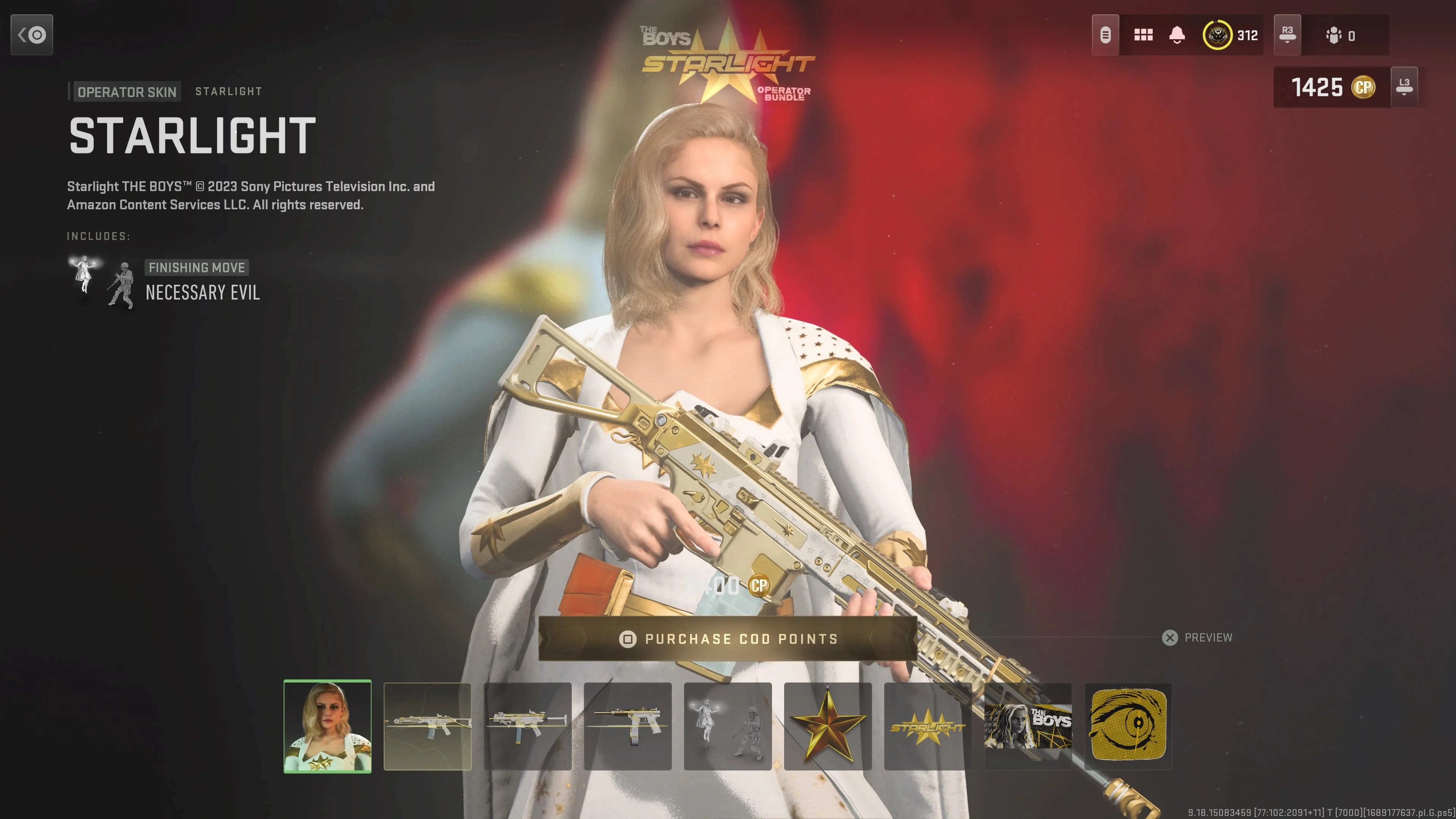
Task: Expand the back navigation arrow top left
Action: point(31,35)
